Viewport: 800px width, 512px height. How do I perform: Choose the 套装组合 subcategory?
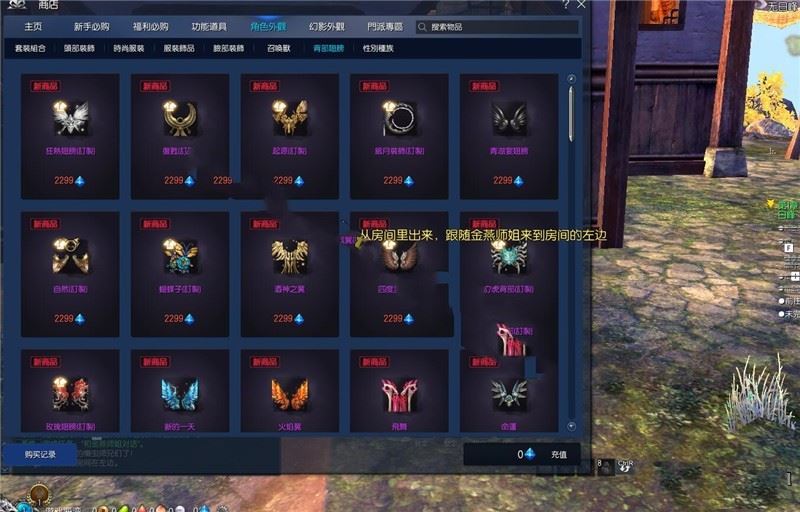point(30,48)
